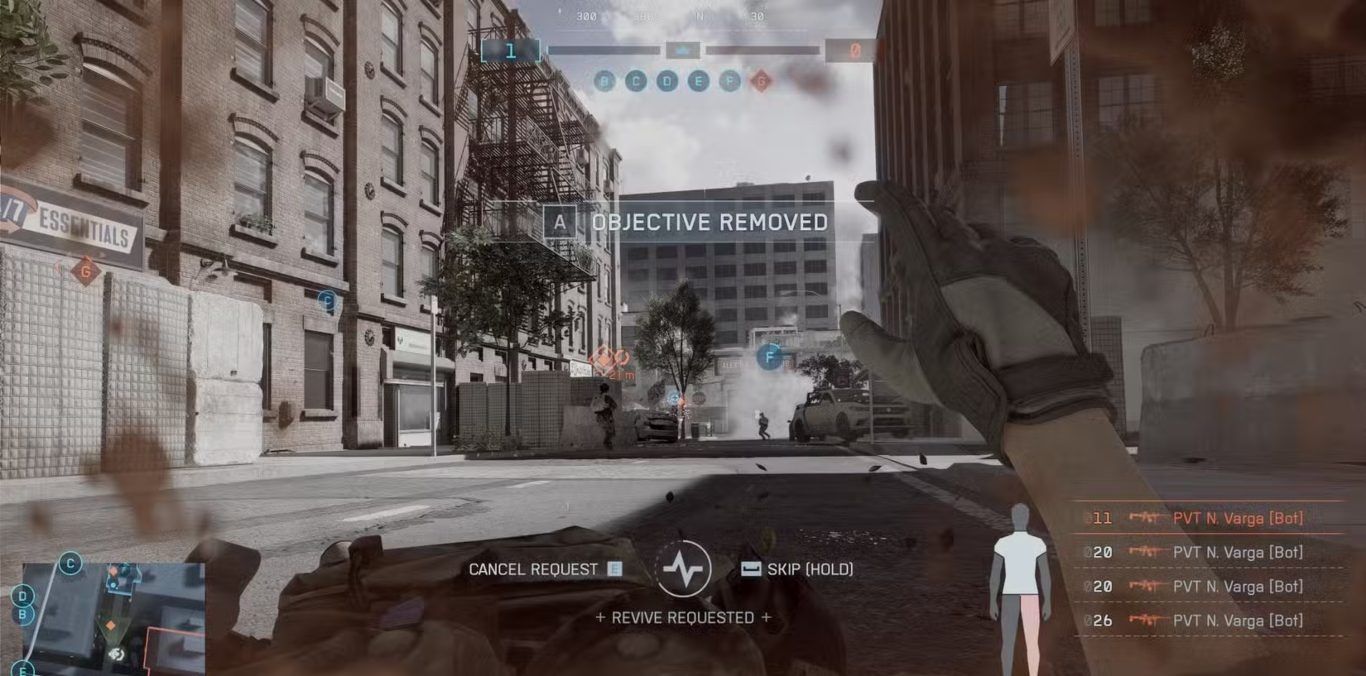Select objective C in the top objective row

(x=636, y=81)
